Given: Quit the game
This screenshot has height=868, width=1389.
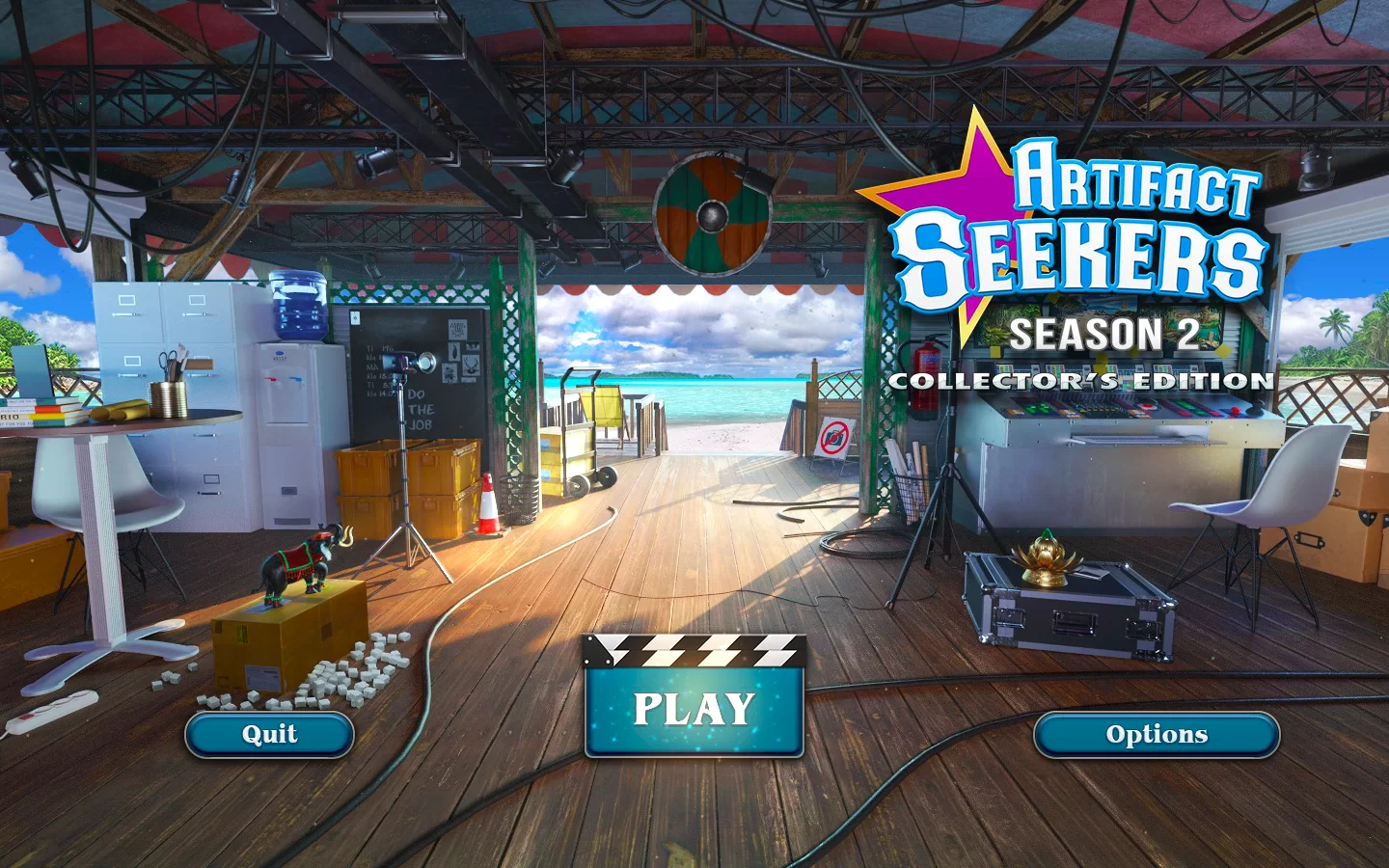Looking at the screenshot, I should point(269,735).
